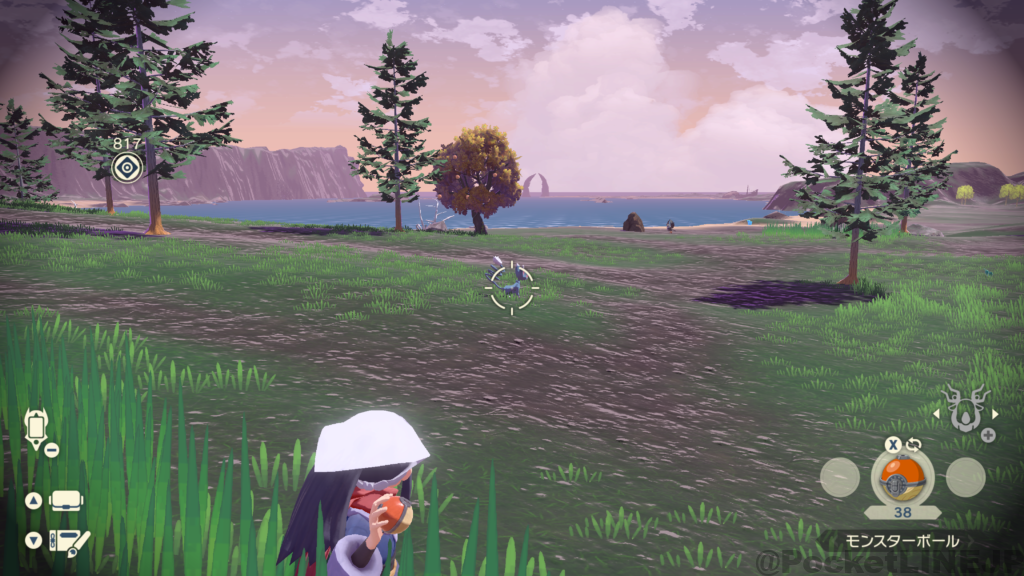Viewport: 1024px width, 576px height.
Task: Click the right arrow beside the Wyrdeer icon
Action: click(995, 412)
